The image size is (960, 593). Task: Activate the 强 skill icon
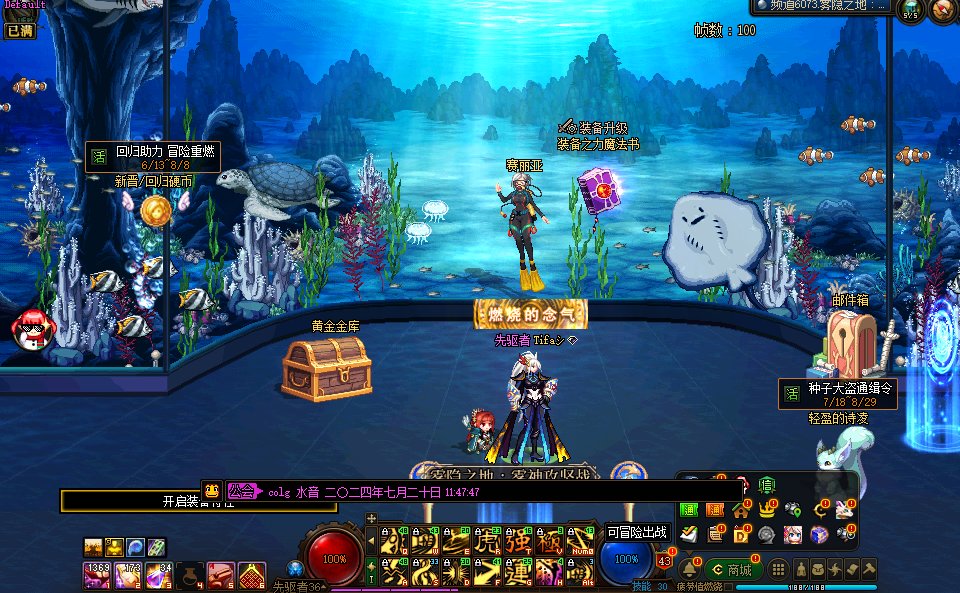click(519, 542)
